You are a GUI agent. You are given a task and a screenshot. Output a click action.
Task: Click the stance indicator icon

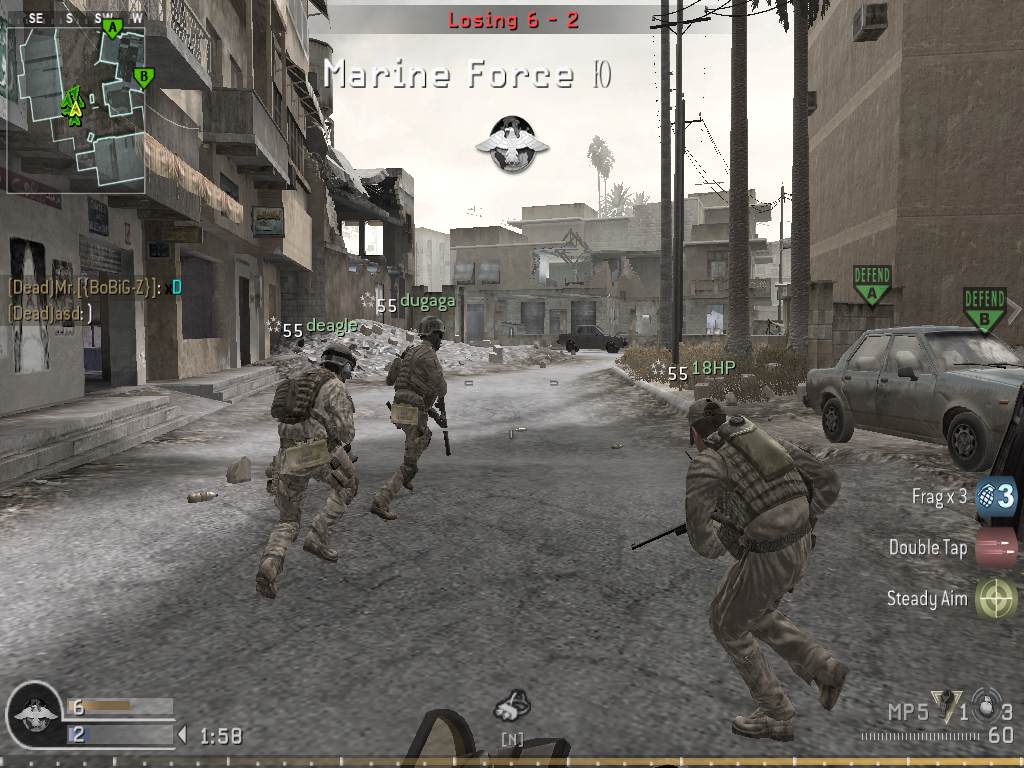click(x=512, y=707)
